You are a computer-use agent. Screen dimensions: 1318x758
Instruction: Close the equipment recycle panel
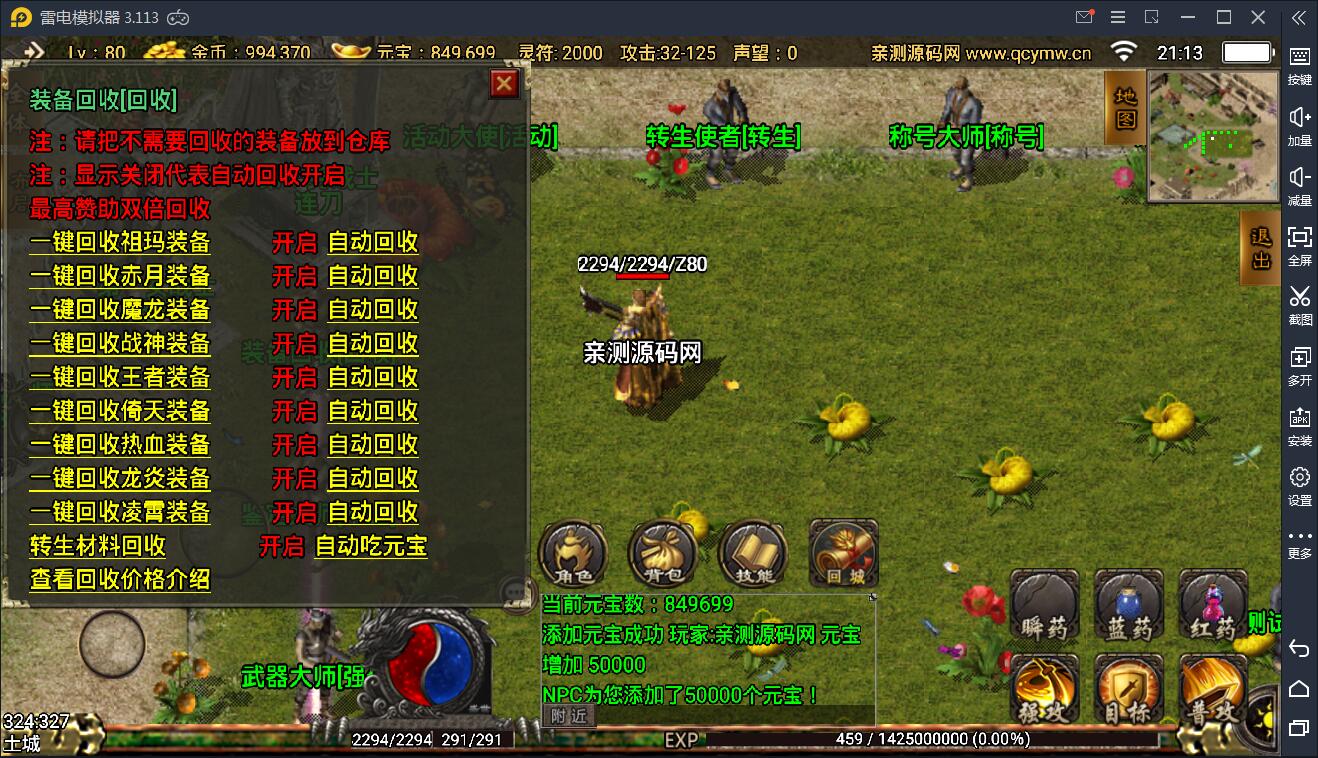pyautogui.click(x=504, y=84)
